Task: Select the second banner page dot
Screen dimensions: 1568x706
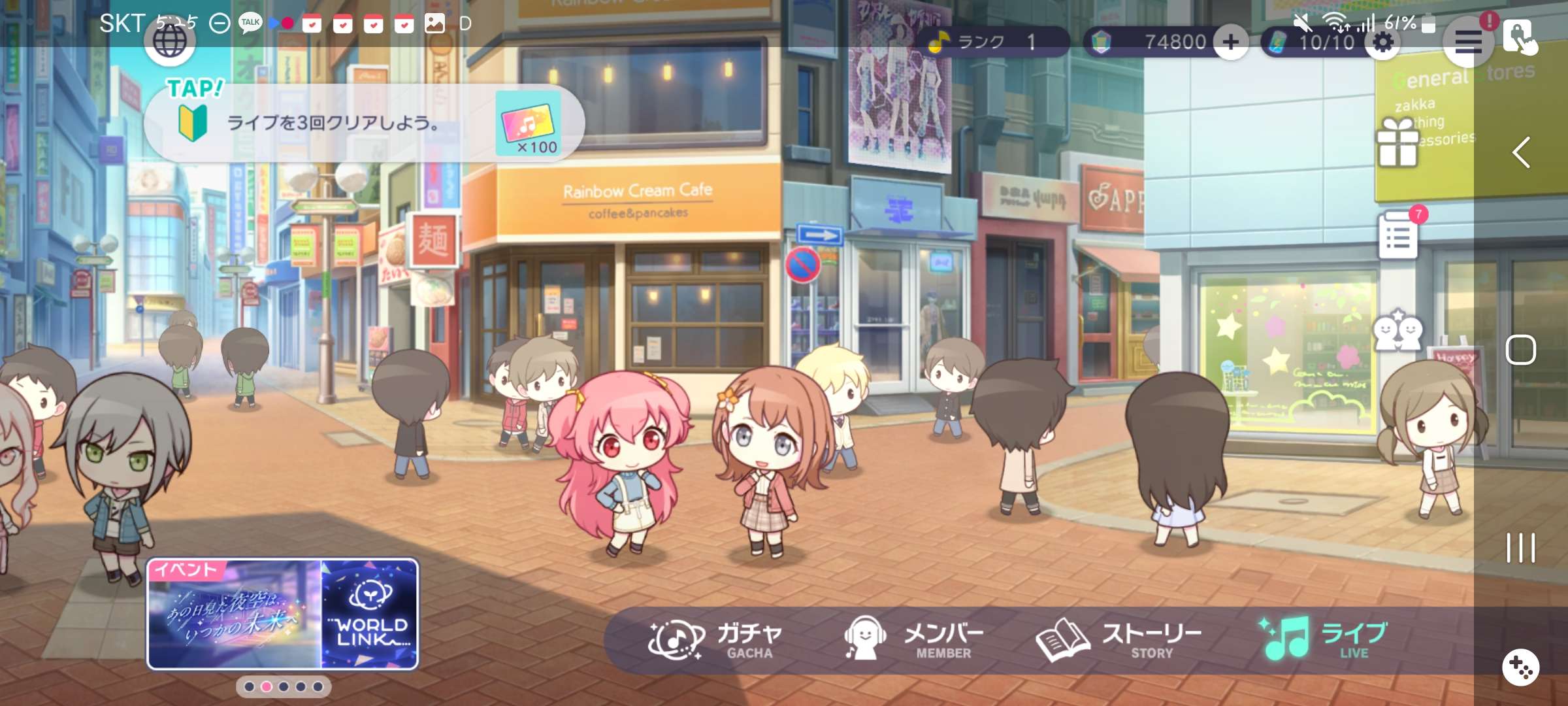Action: pyautogui.click(x=267, y=687)
